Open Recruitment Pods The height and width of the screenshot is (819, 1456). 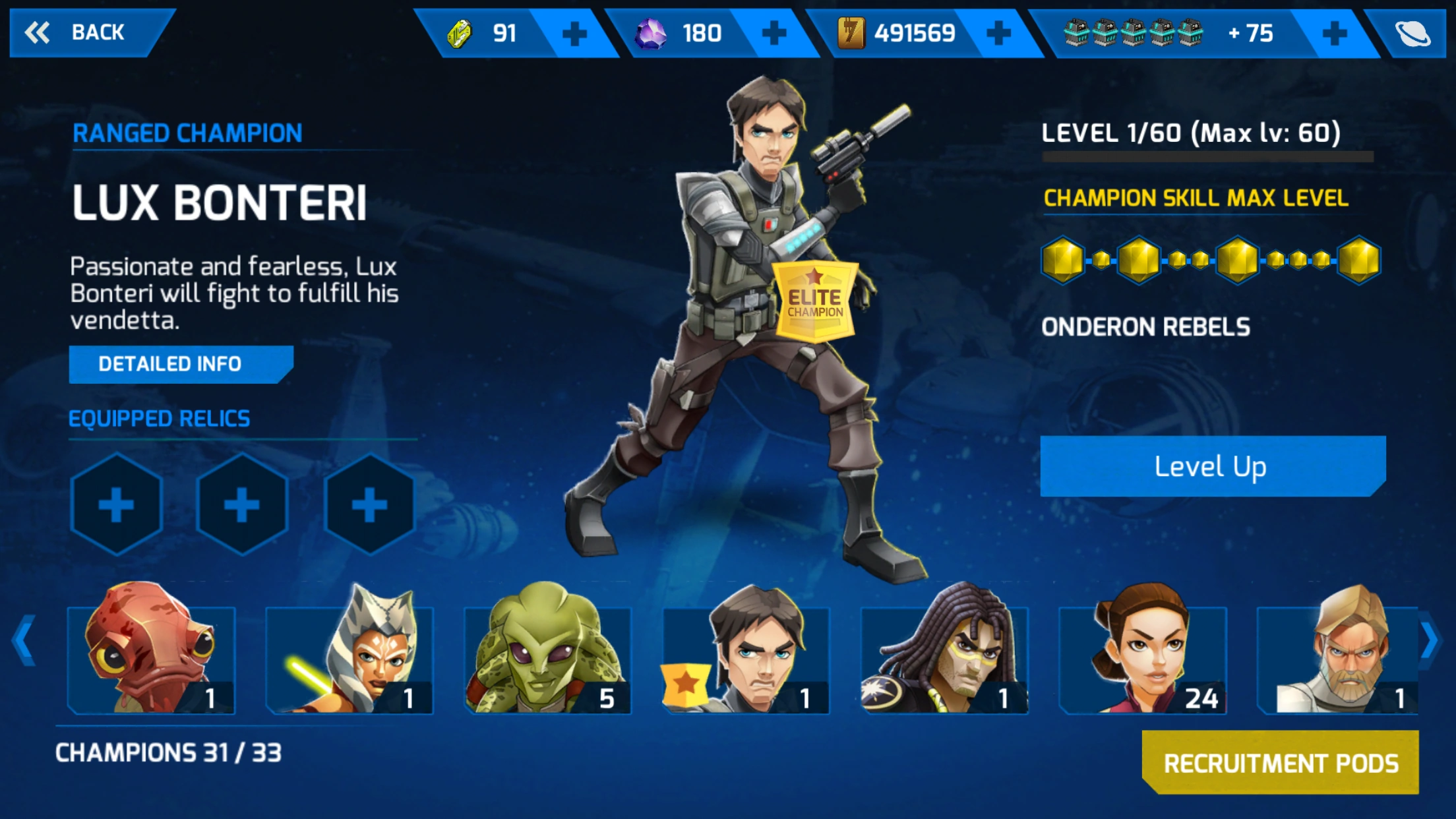1280,763
